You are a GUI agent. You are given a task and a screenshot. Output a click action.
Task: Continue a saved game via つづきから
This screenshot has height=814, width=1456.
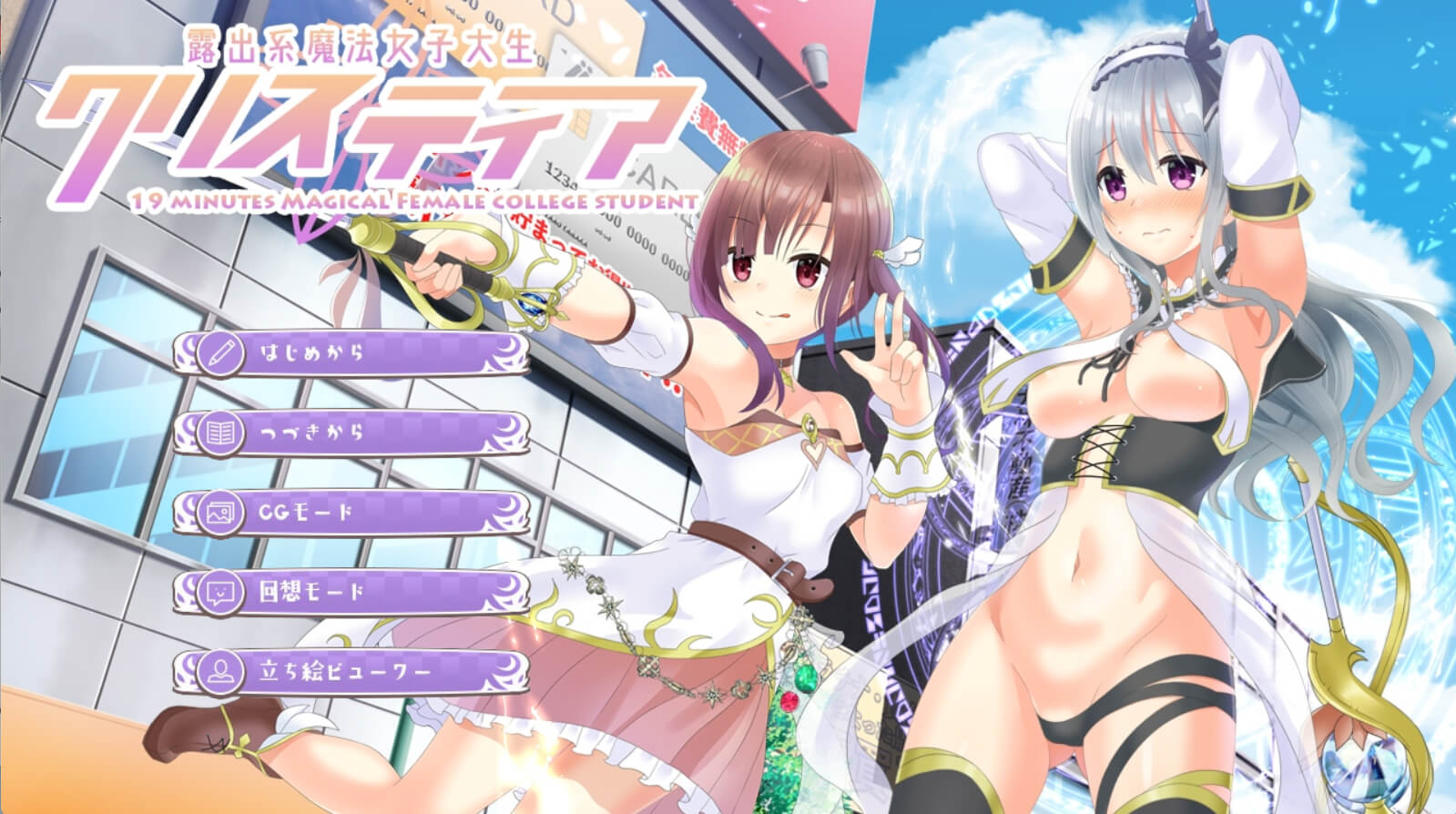click(351, 432)
